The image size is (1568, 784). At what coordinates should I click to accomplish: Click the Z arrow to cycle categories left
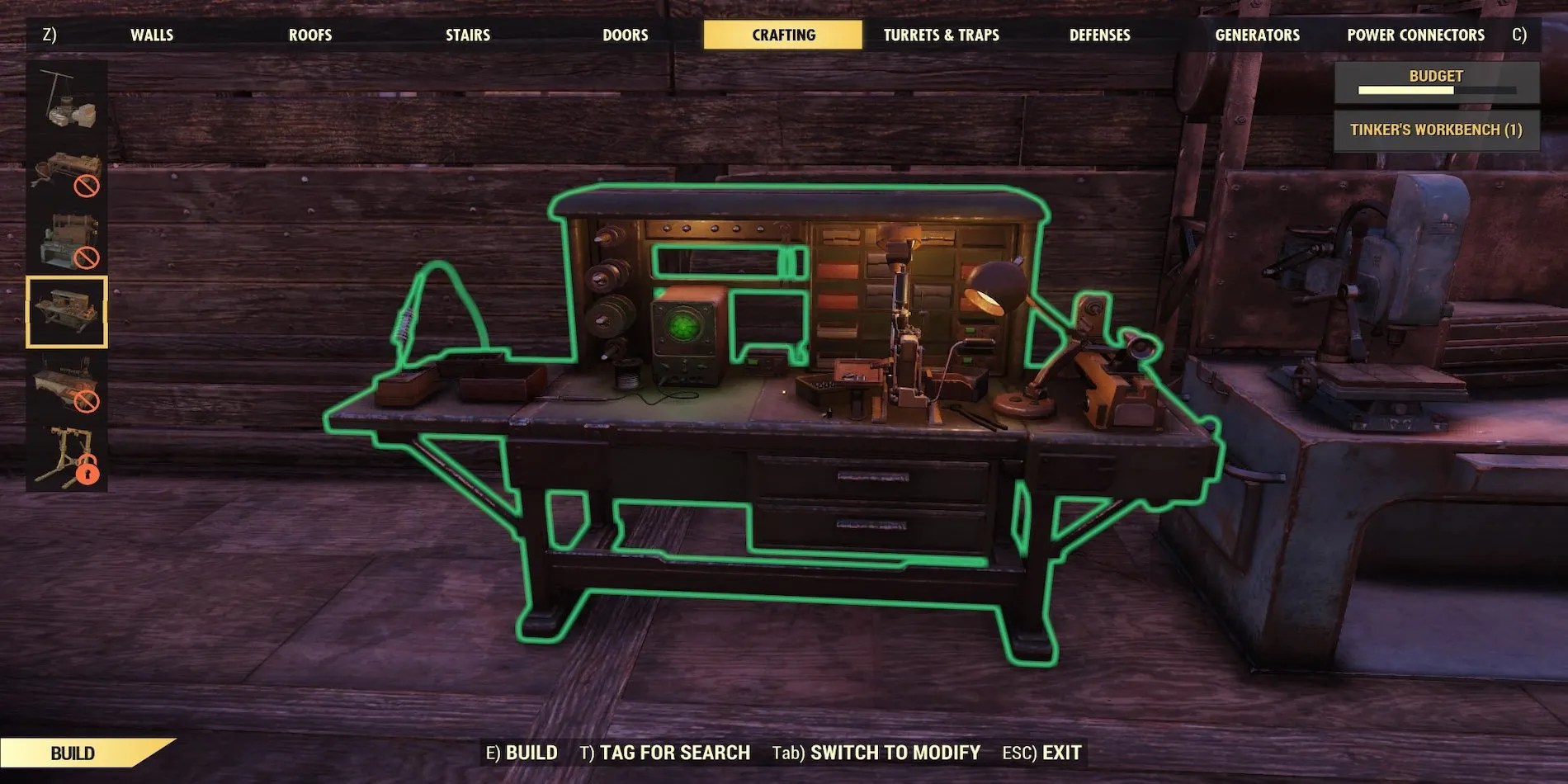(50, 35)
